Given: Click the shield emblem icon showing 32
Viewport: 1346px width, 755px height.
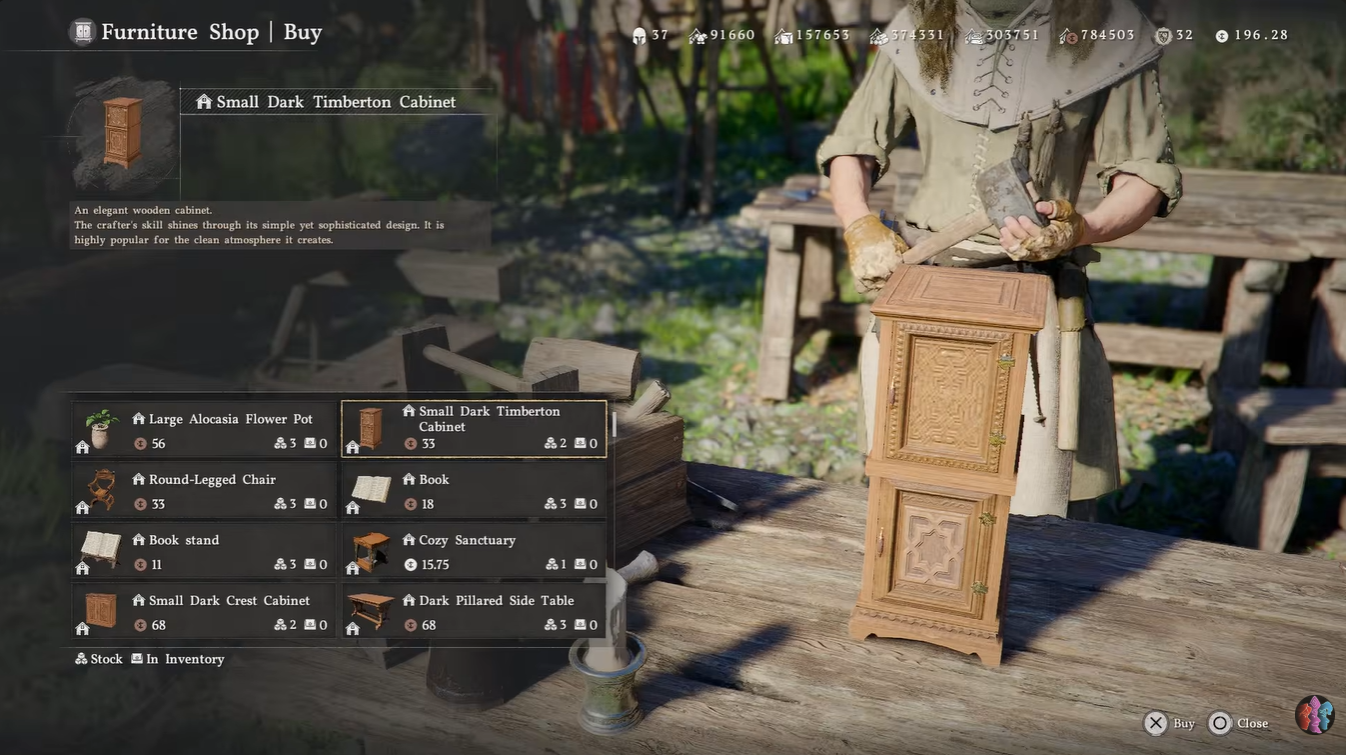Looking at the screenshot, I should (x=1163, y=35).
